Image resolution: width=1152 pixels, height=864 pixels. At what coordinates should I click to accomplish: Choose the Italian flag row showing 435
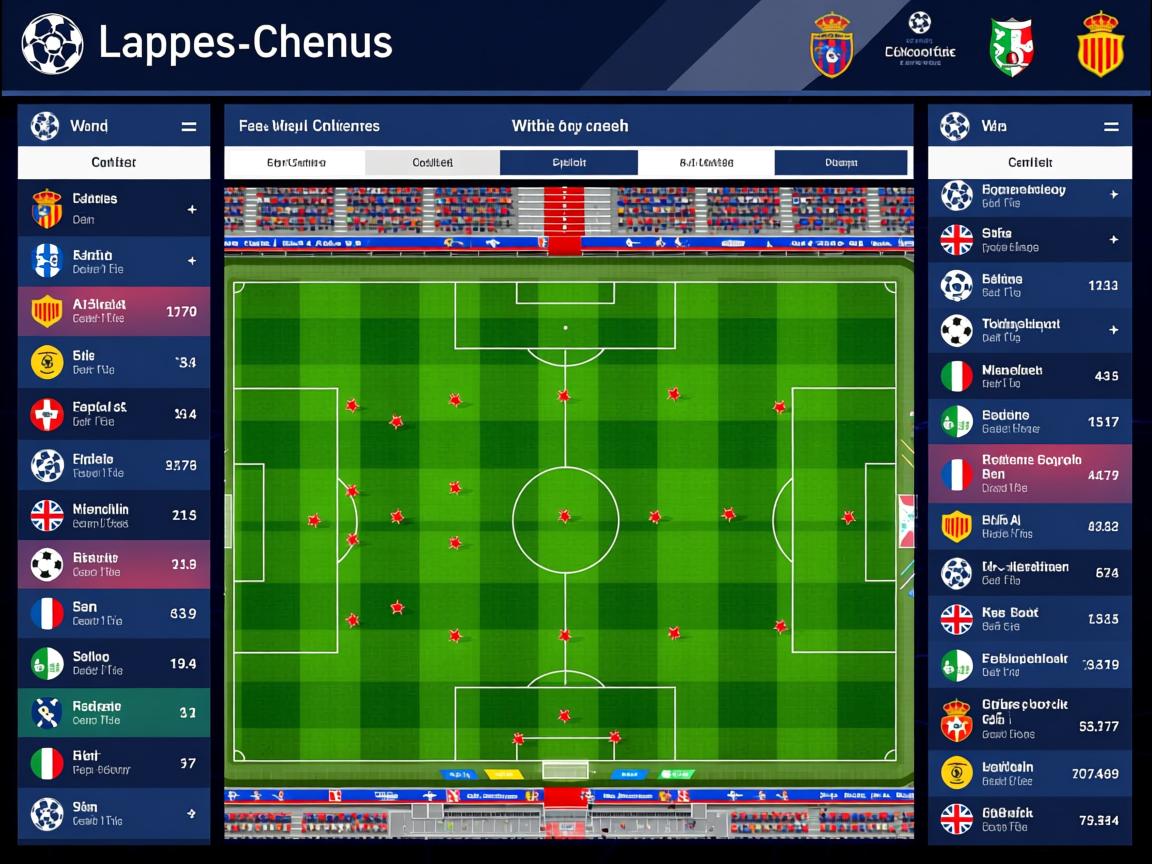pyautogui.click(x=1029, y=376)
